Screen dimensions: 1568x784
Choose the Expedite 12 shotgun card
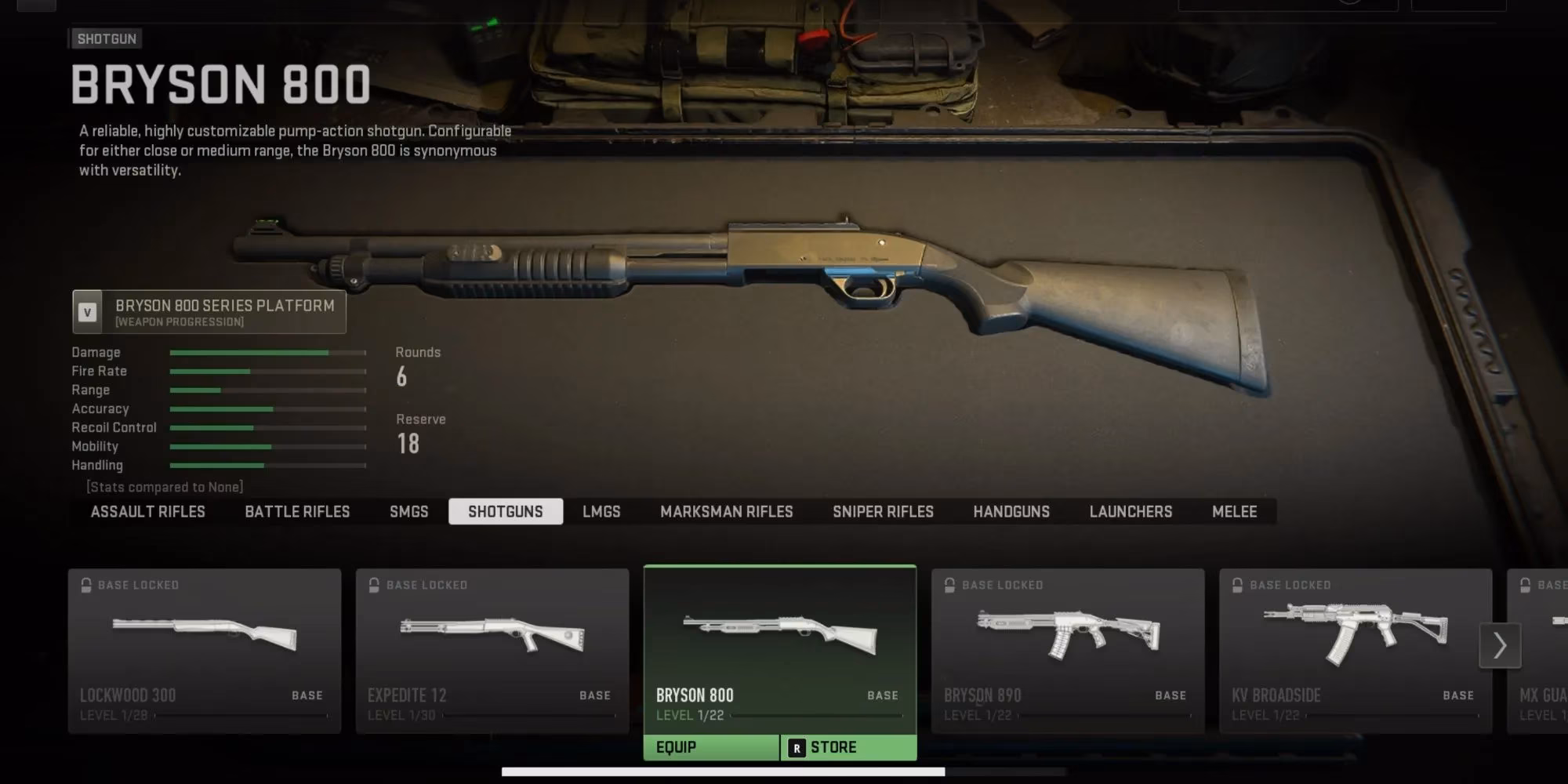(492, 651)
